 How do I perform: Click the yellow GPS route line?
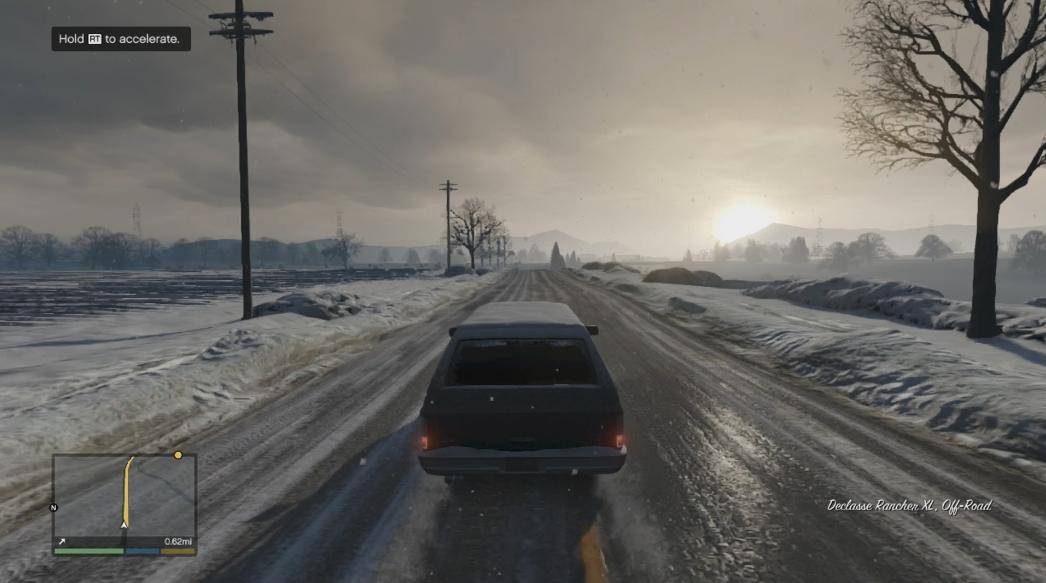click(127, 490)
